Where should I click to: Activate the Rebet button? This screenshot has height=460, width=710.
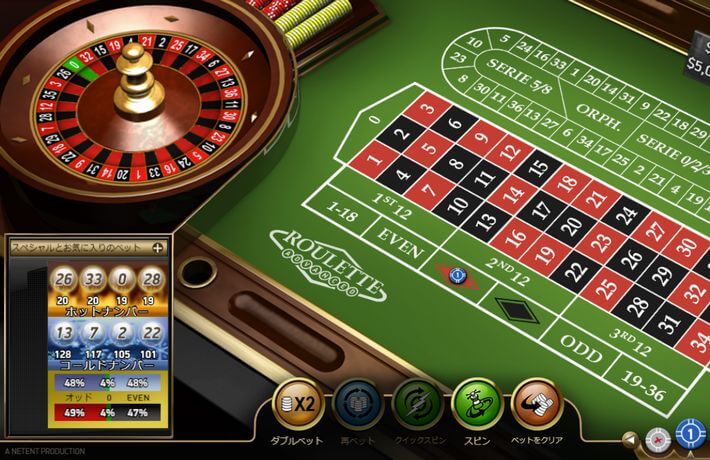point(358,402)
